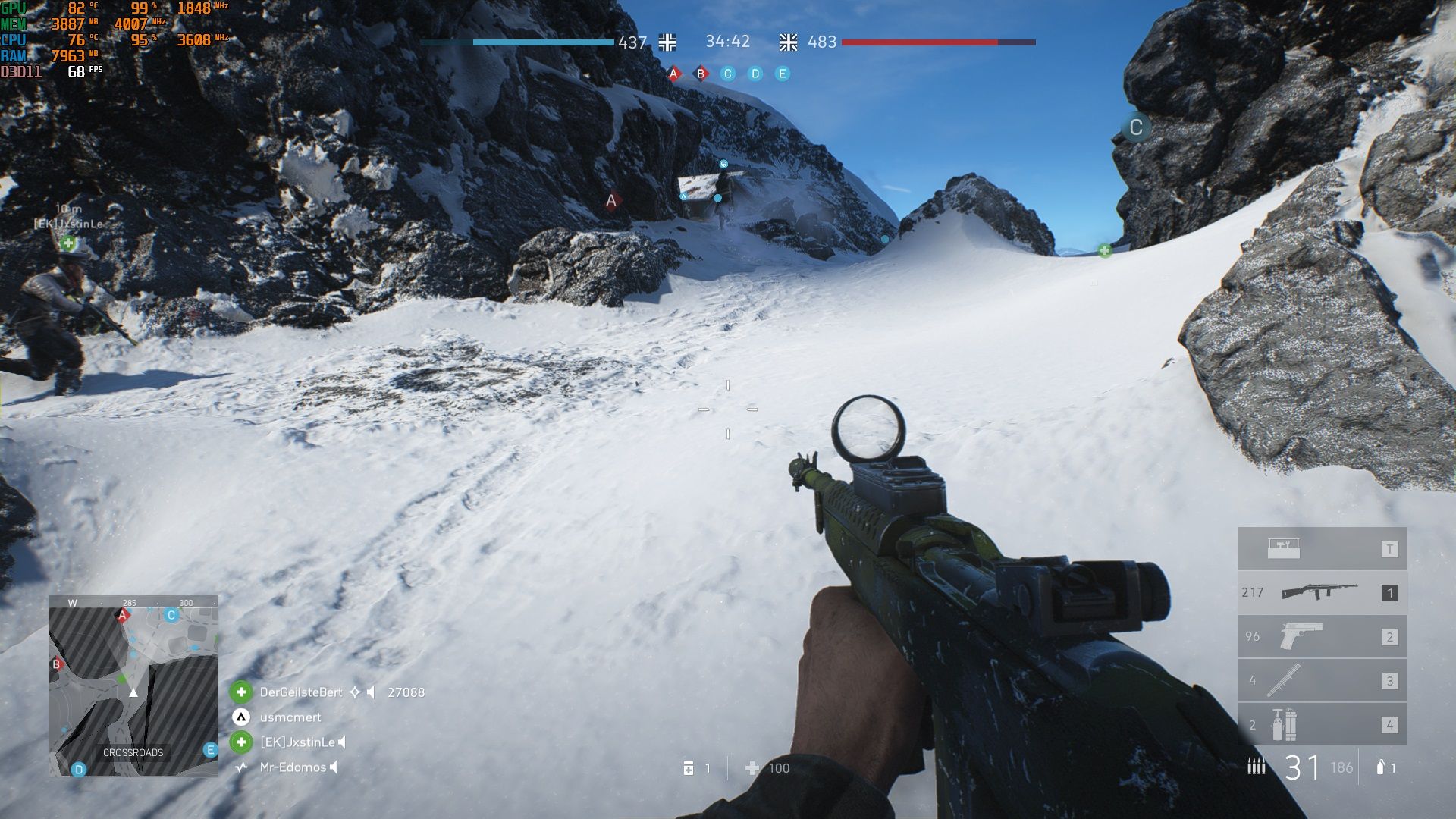Click the medical pouch count icon
1456x819 pixels.
(689, 768)
